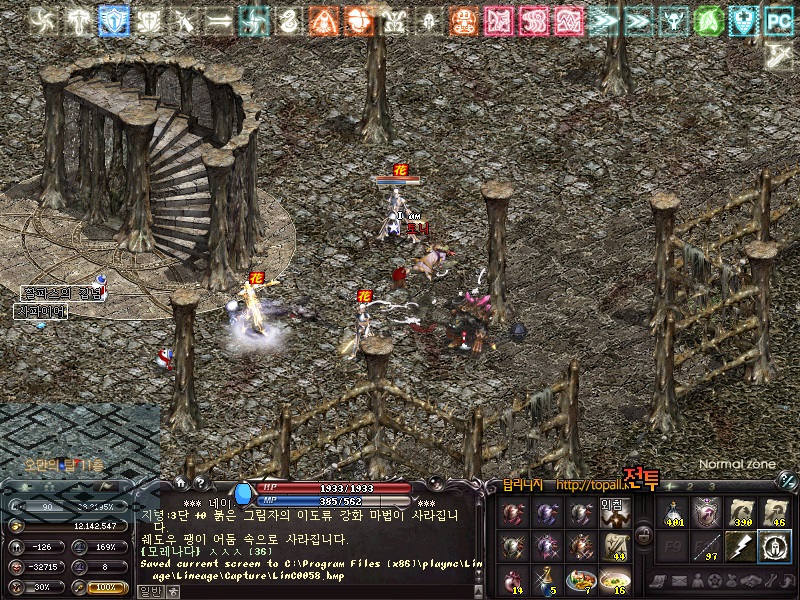800x600 pixels.
Task: Cast the 외침 shout skill
Action: tap(614, 511)
